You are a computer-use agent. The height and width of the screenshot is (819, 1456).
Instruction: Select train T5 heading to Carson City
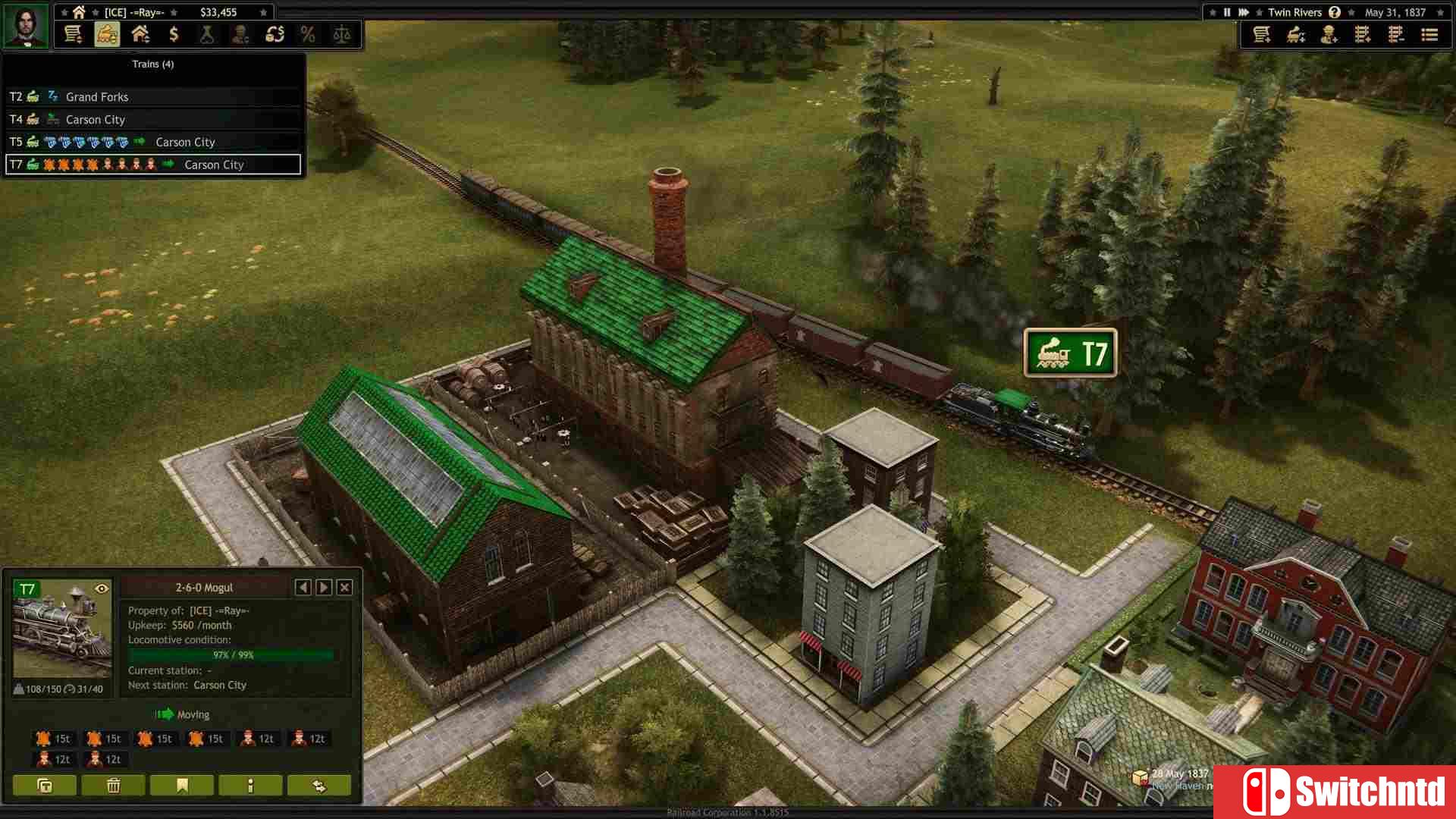point(152,142)
